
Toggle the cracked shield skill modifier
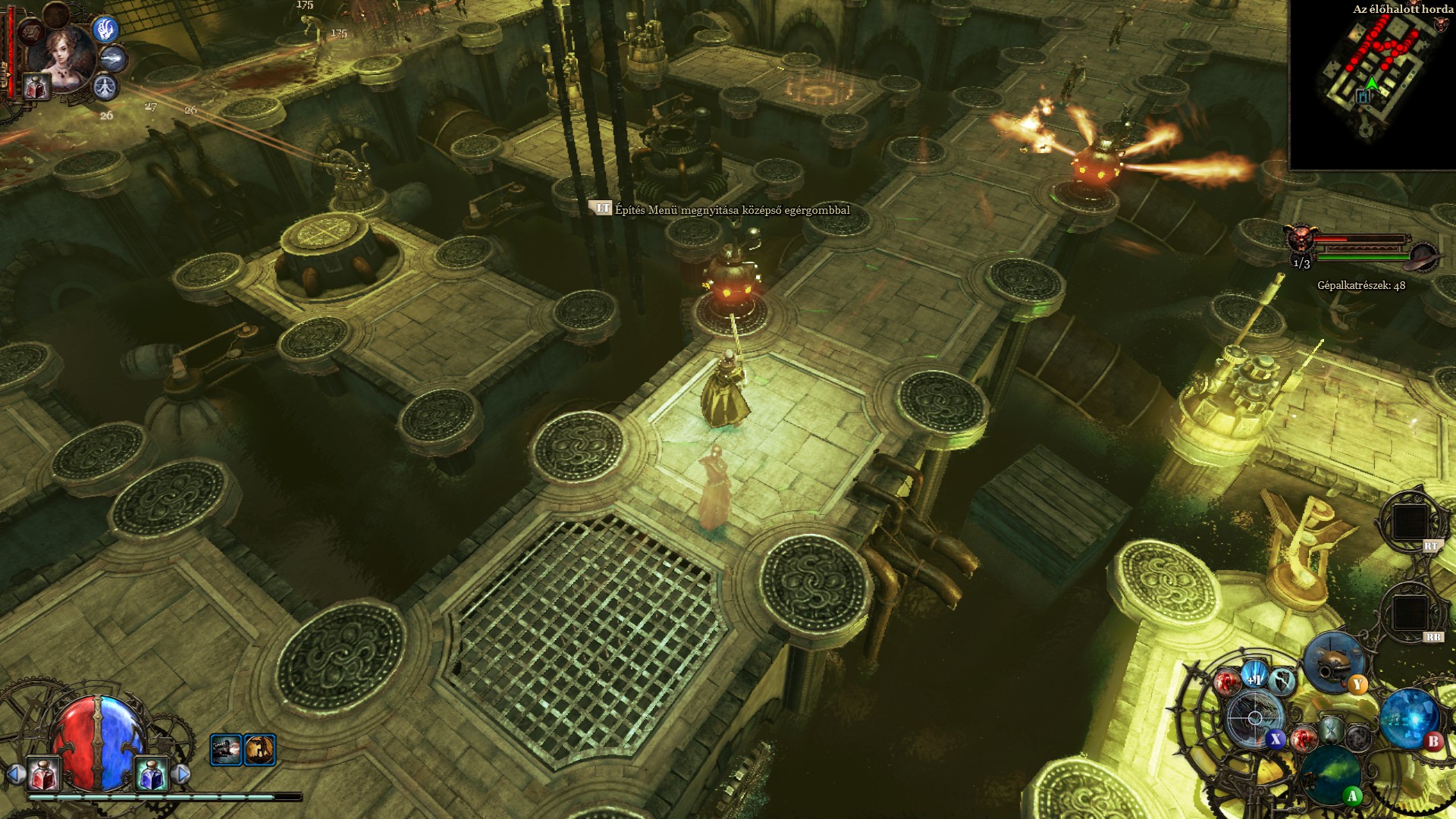point(1282,680)
